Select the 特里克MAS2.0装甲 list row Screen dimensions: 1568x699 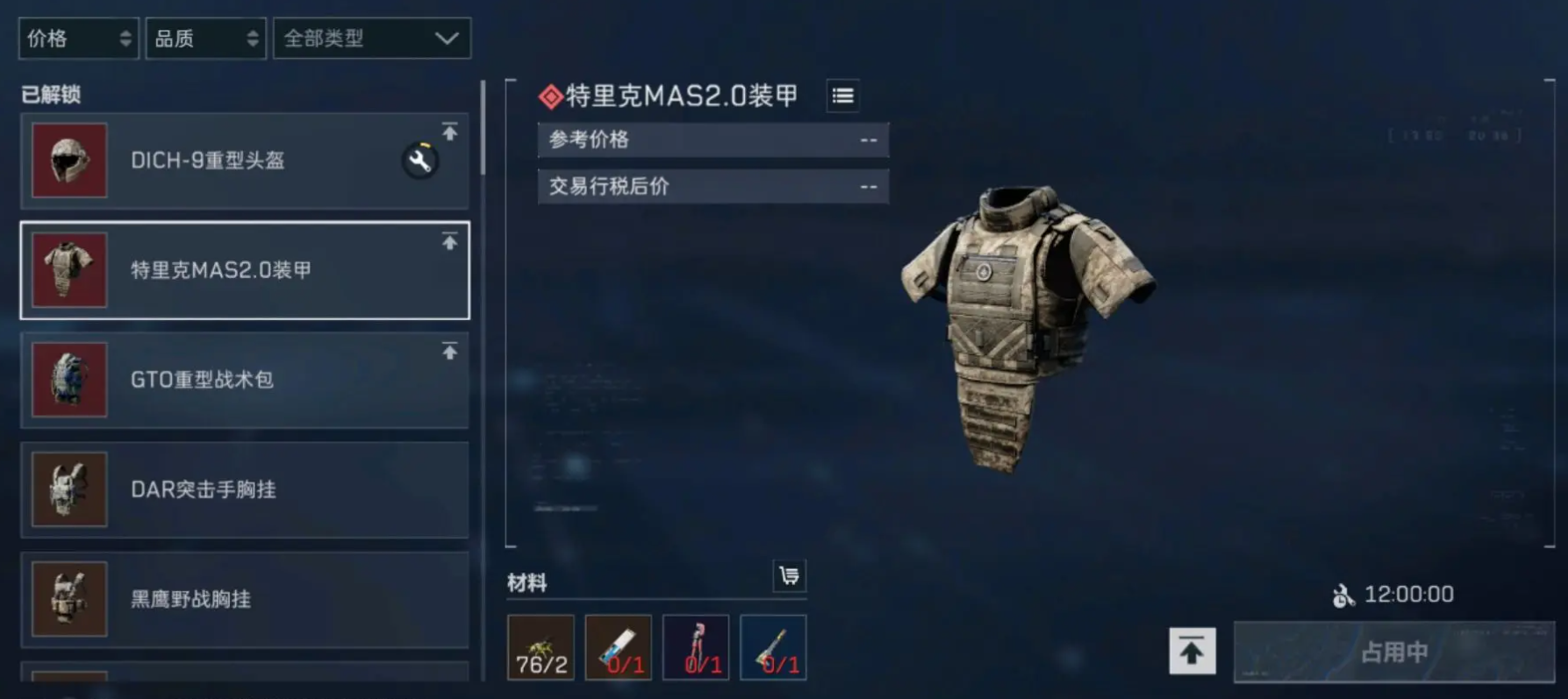coord(244,270)
